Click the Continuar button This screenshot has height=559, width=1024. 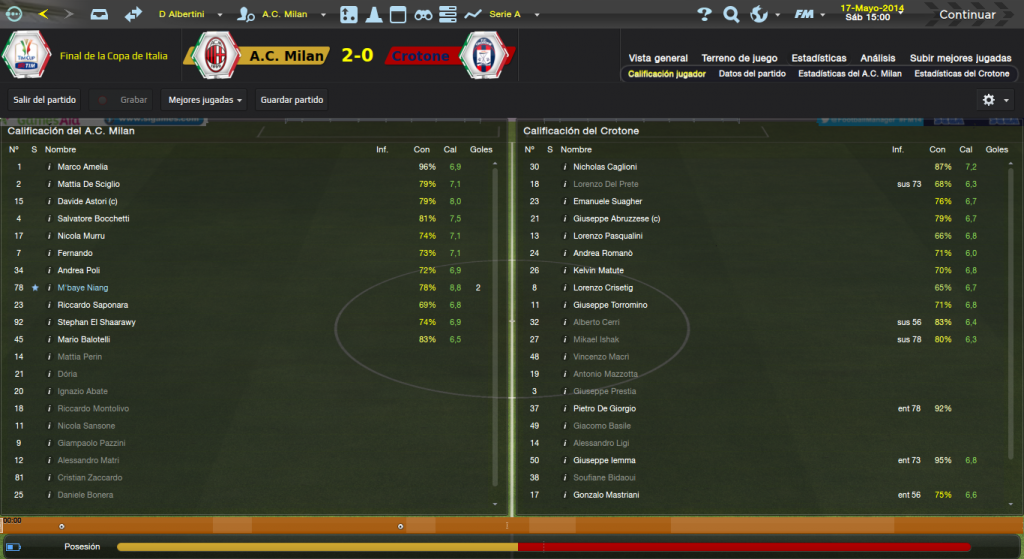966,15
